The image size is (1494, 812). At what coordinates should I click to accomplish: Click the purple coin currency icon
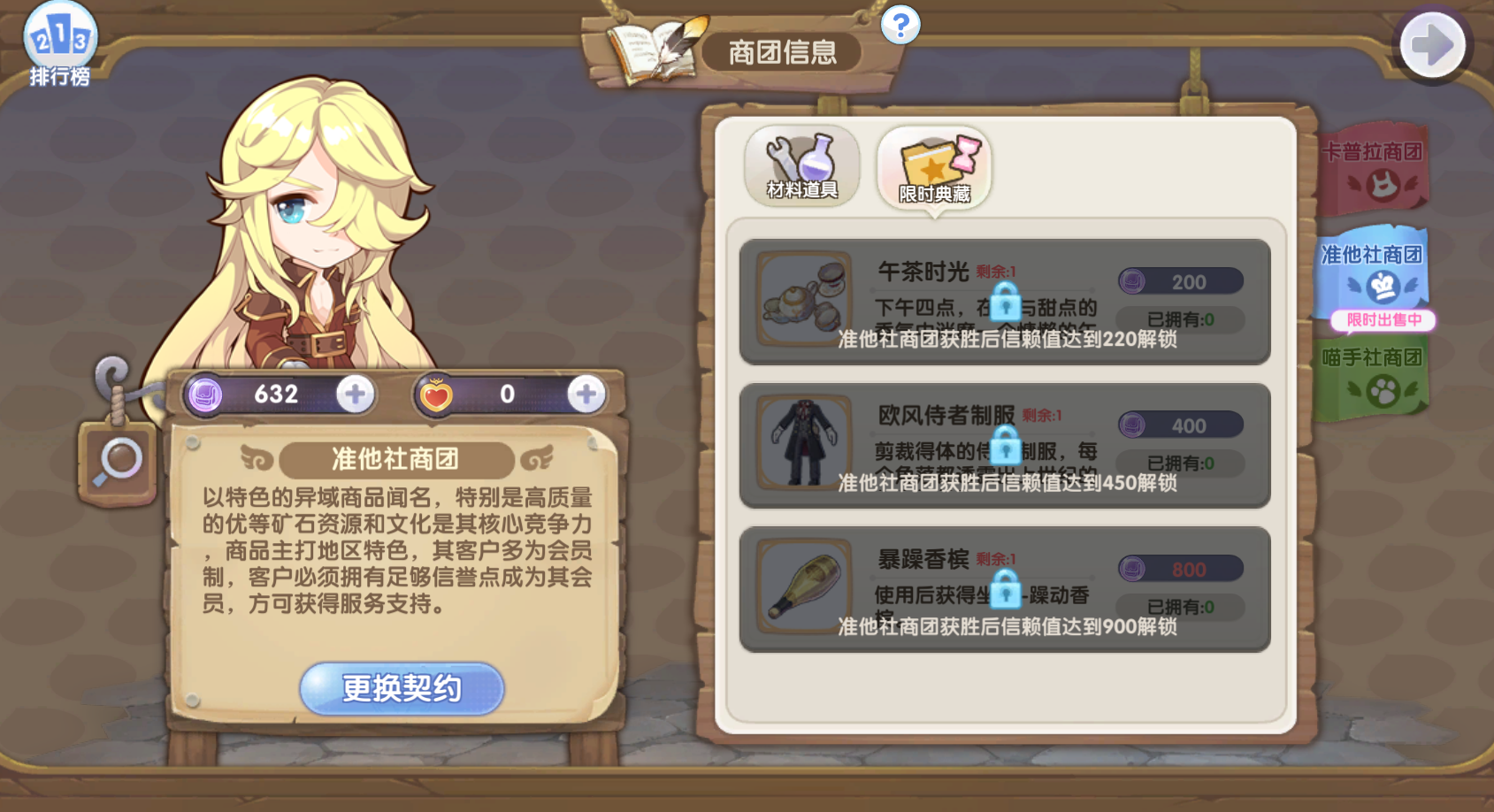tap(205, 394)
